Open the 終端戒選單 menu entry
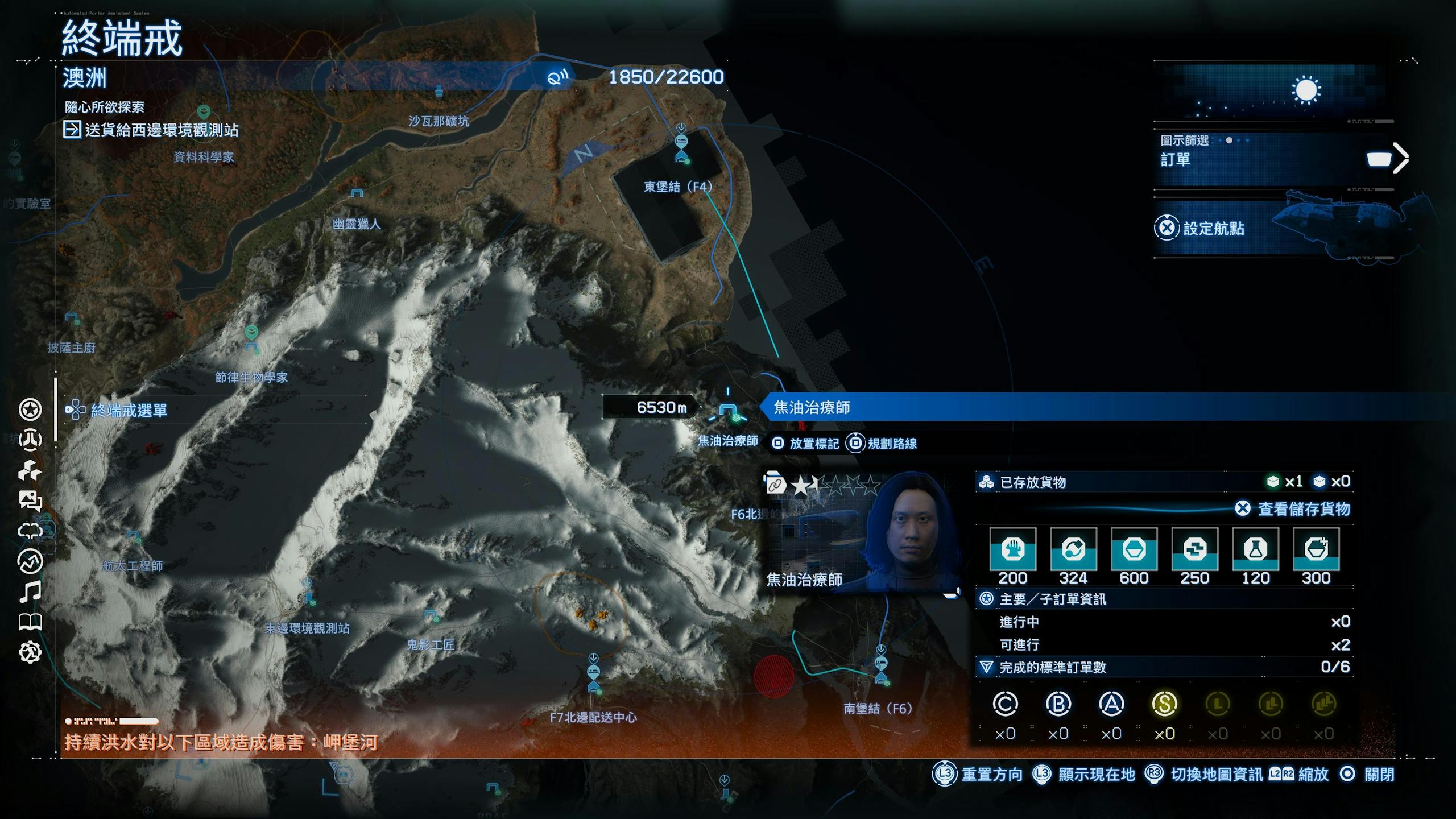 tap(129, 410)
